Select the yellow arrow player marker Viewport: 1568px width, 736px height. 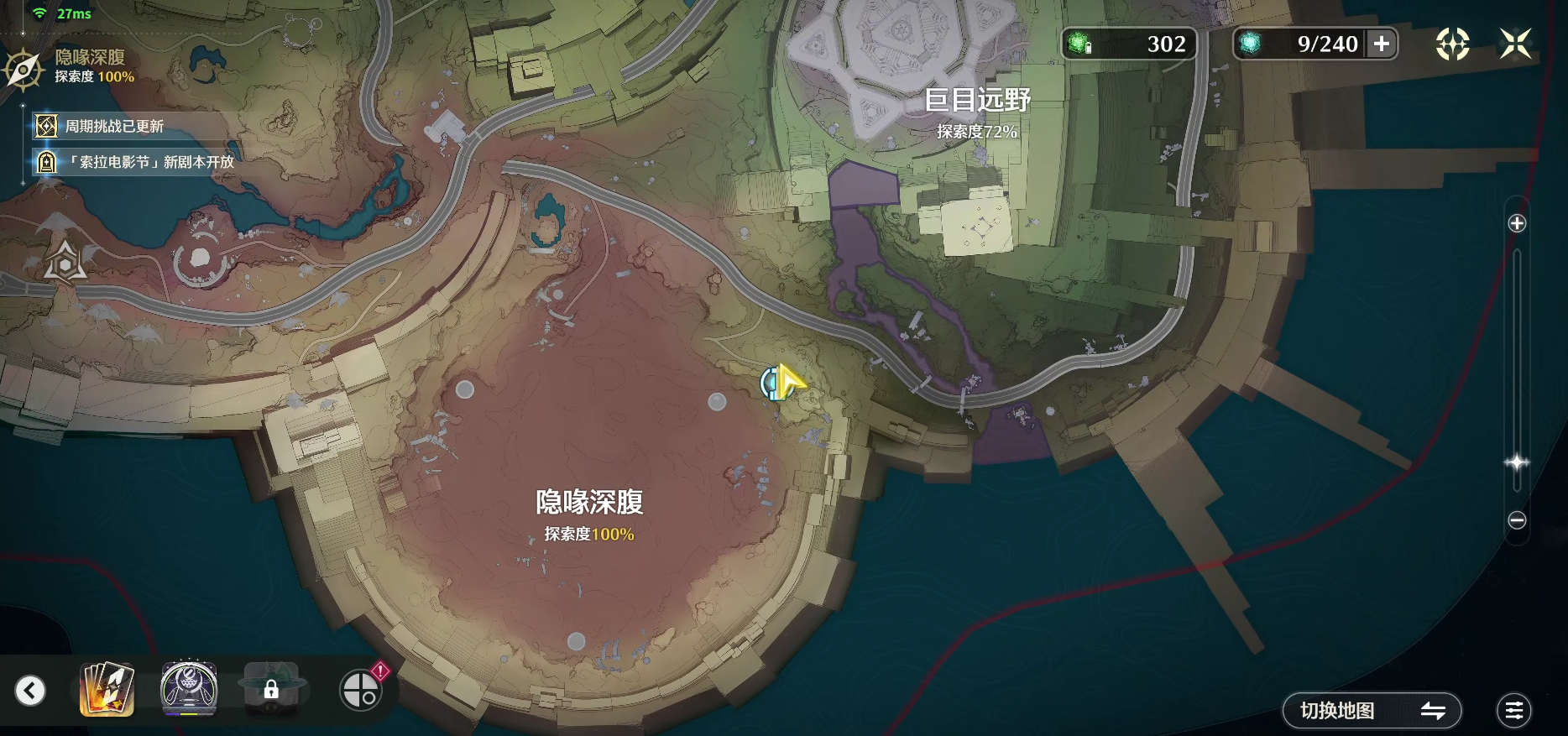(x=787, y=382)
